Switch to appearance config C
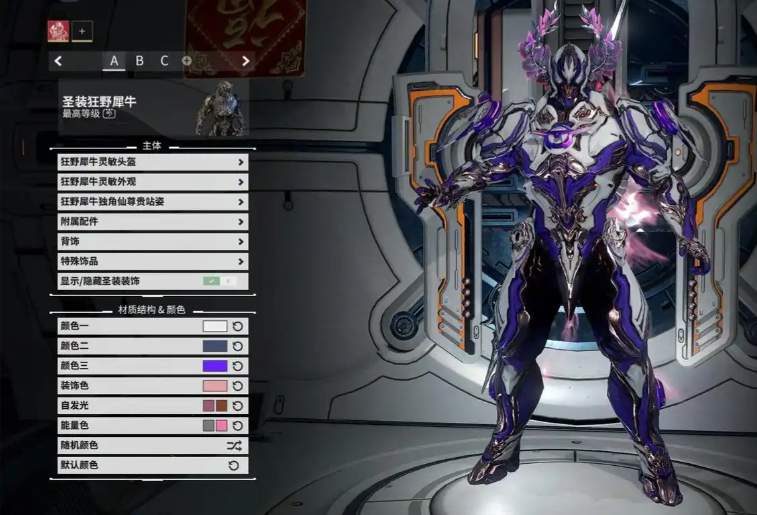The height and width of the screenshot is (515, 757). tap(164, 61)
